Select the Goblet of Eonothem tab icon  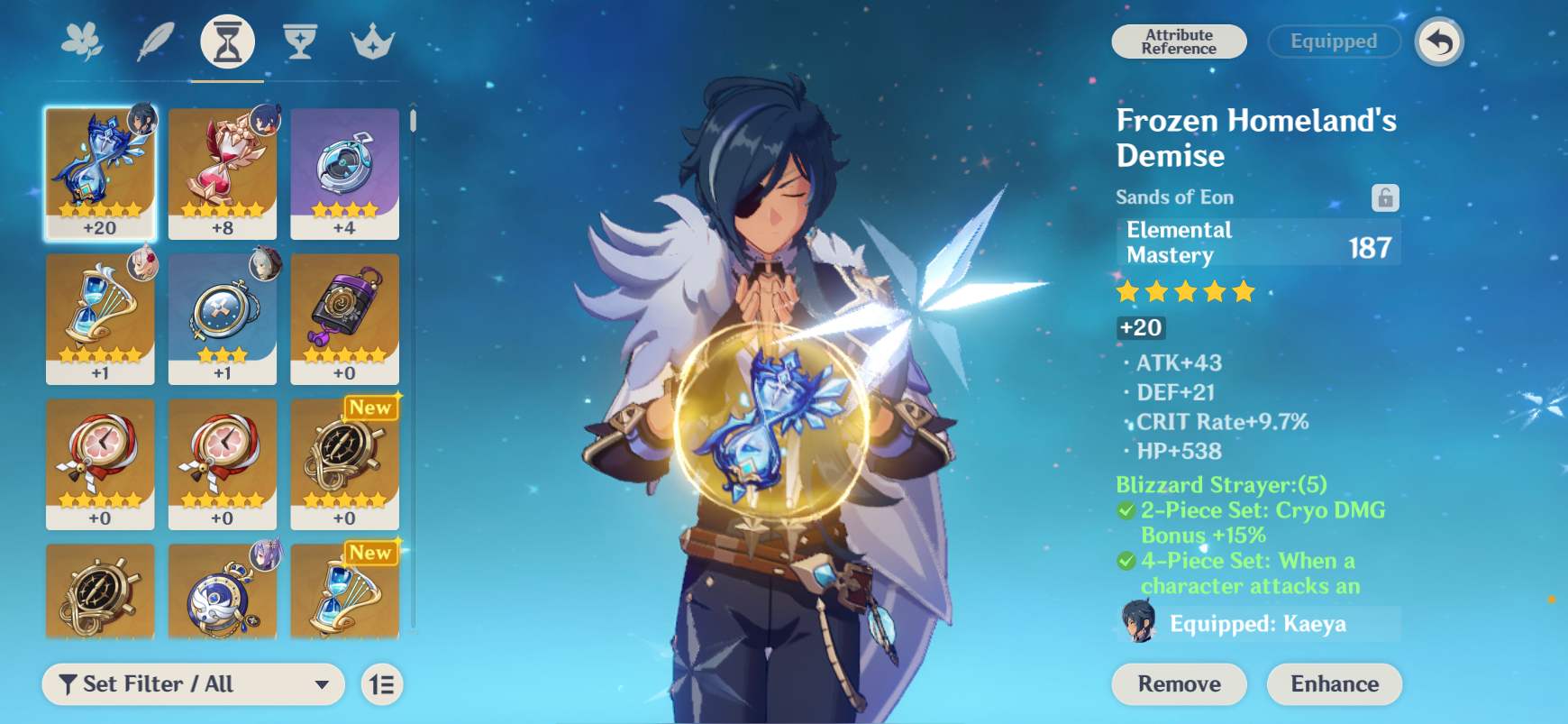(x=301, y=39)
